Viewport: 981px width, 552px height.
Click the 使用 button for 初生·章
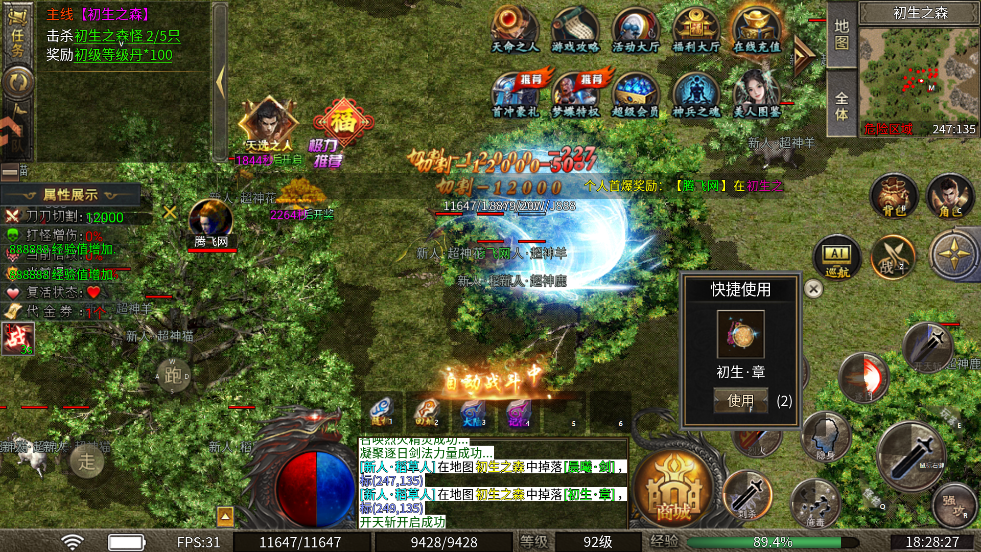coord(740,401)
